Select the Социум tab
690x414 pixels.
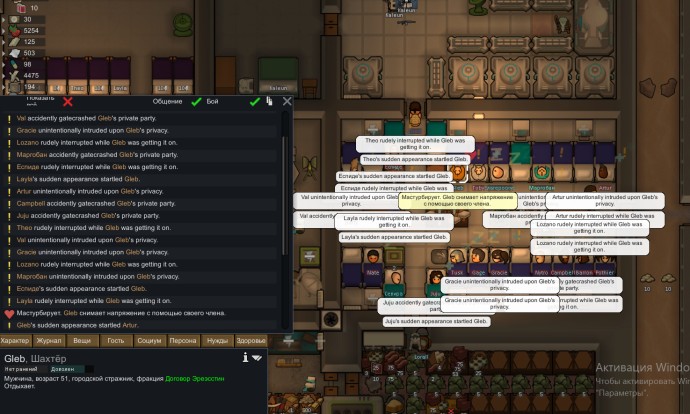149,341
